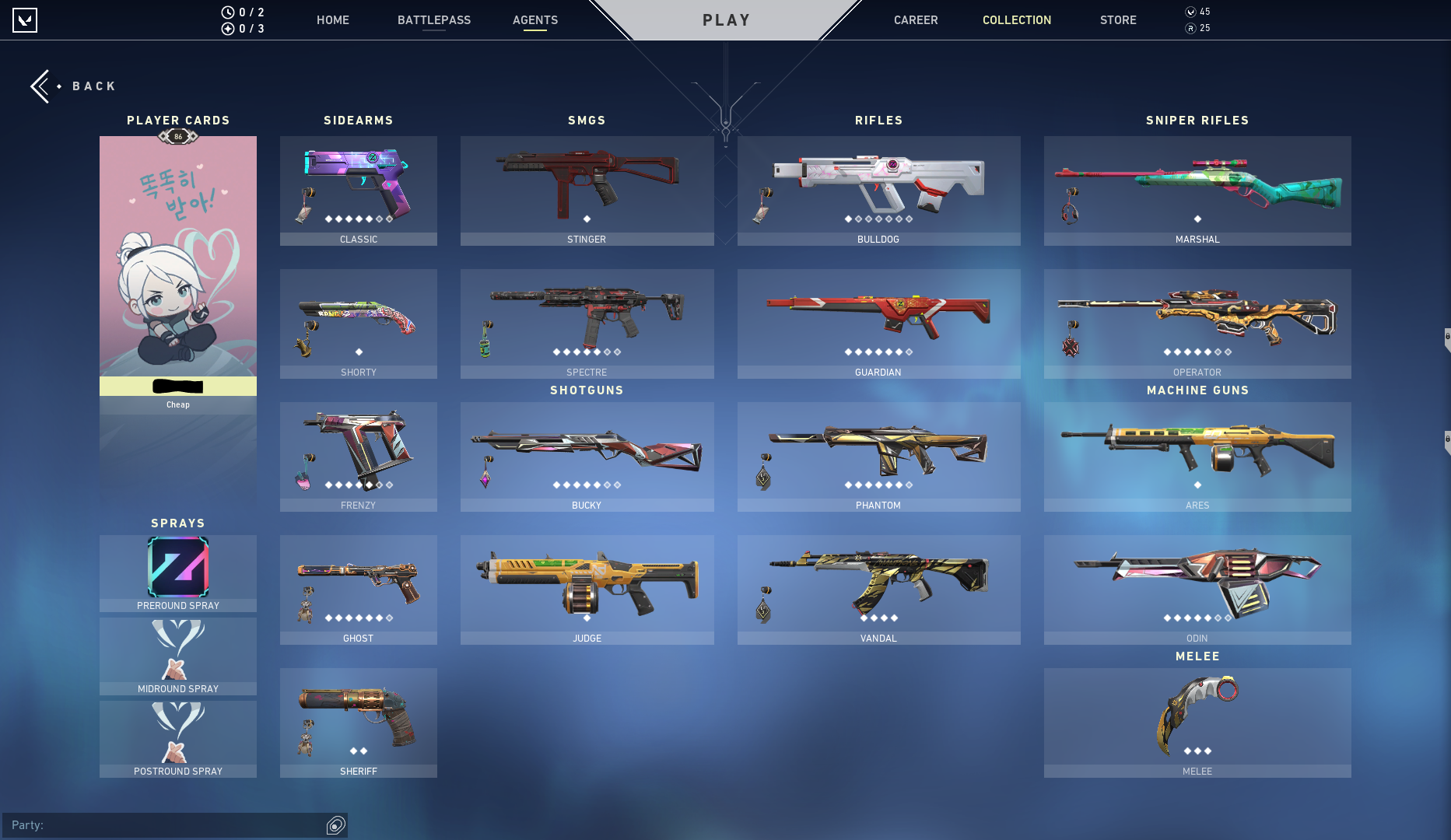
Task: Click BACK to leave the collection
Action: click(x=94, y=86)
